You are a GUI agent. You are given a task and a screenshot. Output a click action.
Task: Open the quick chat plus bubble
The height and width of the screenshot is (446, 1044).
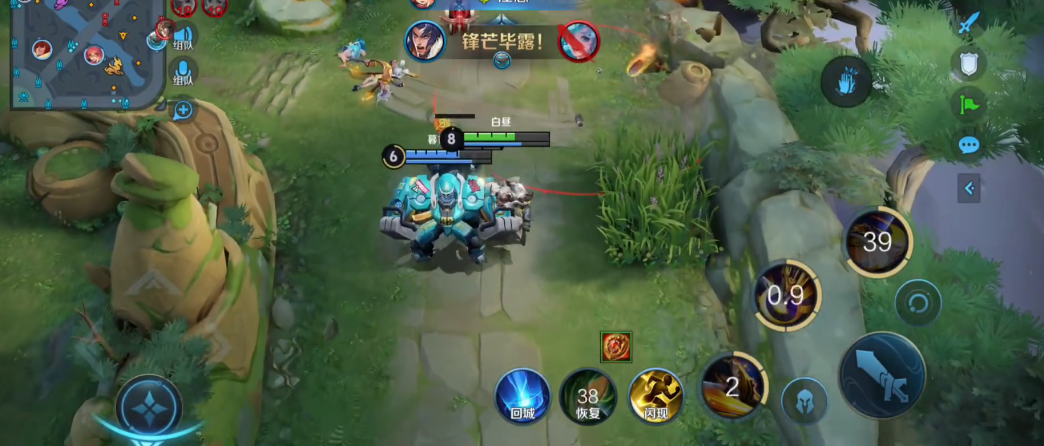pos(182,110)
